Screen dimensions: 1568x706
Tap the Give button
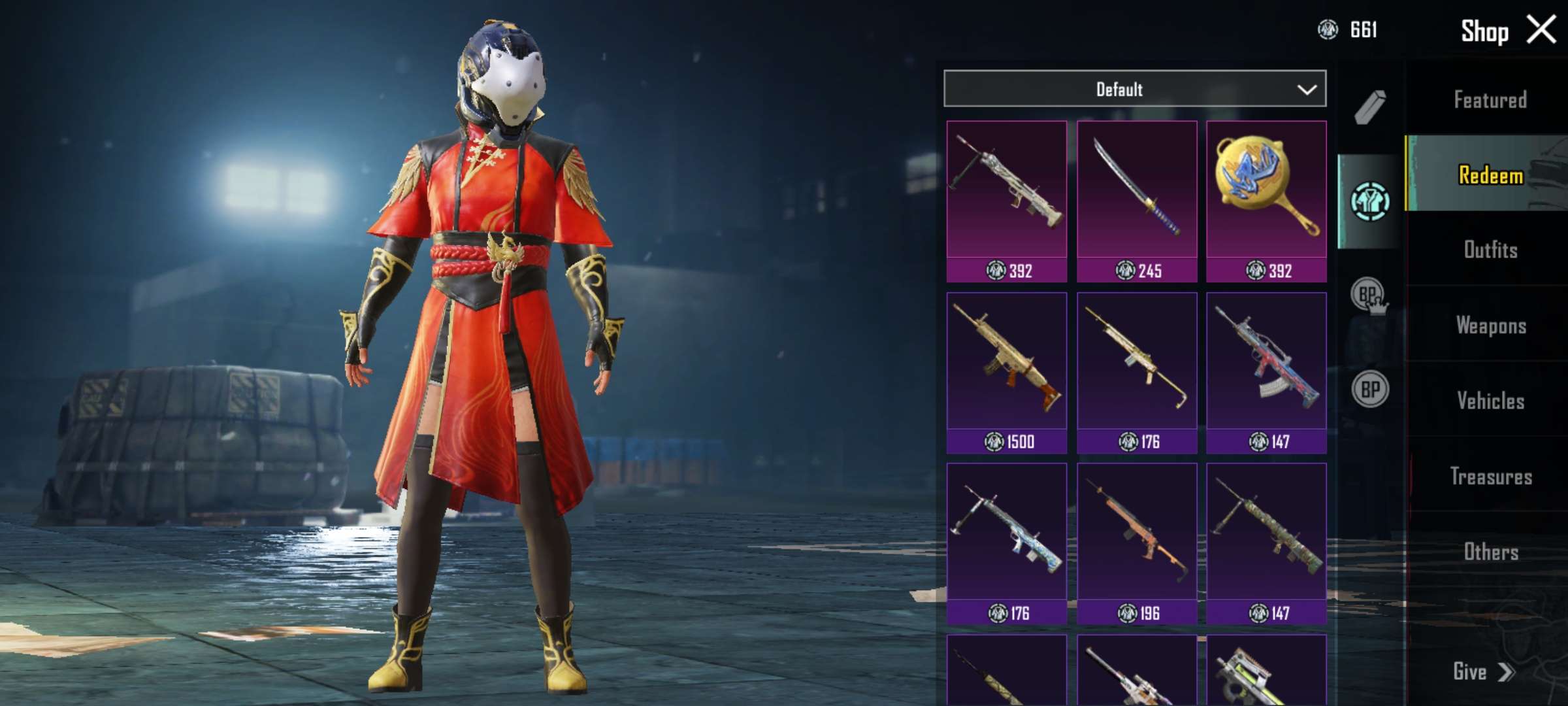(x=1482, y=671)
